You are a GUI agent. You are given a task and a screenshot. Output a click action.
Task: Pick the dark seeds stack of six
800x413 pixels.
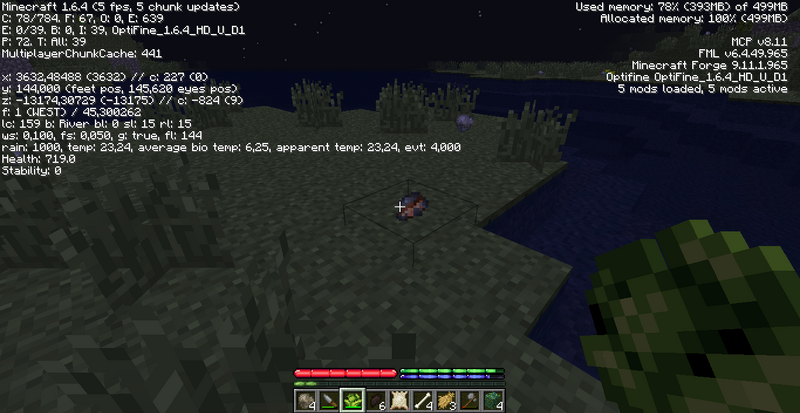(x=376, y=400)
